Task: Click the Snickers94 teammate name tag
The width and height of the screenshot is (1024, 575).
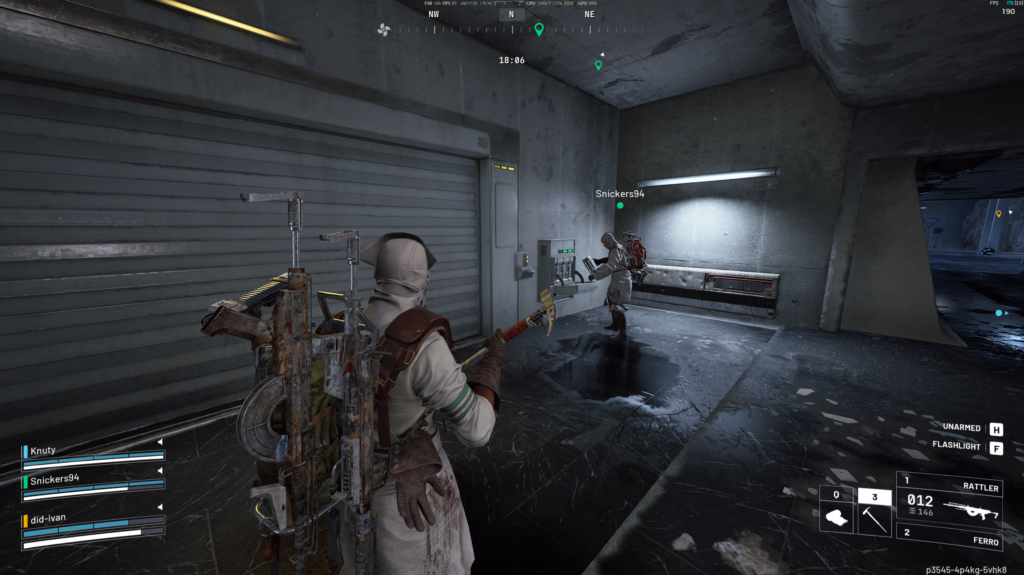Action: (x=620, y=194)
